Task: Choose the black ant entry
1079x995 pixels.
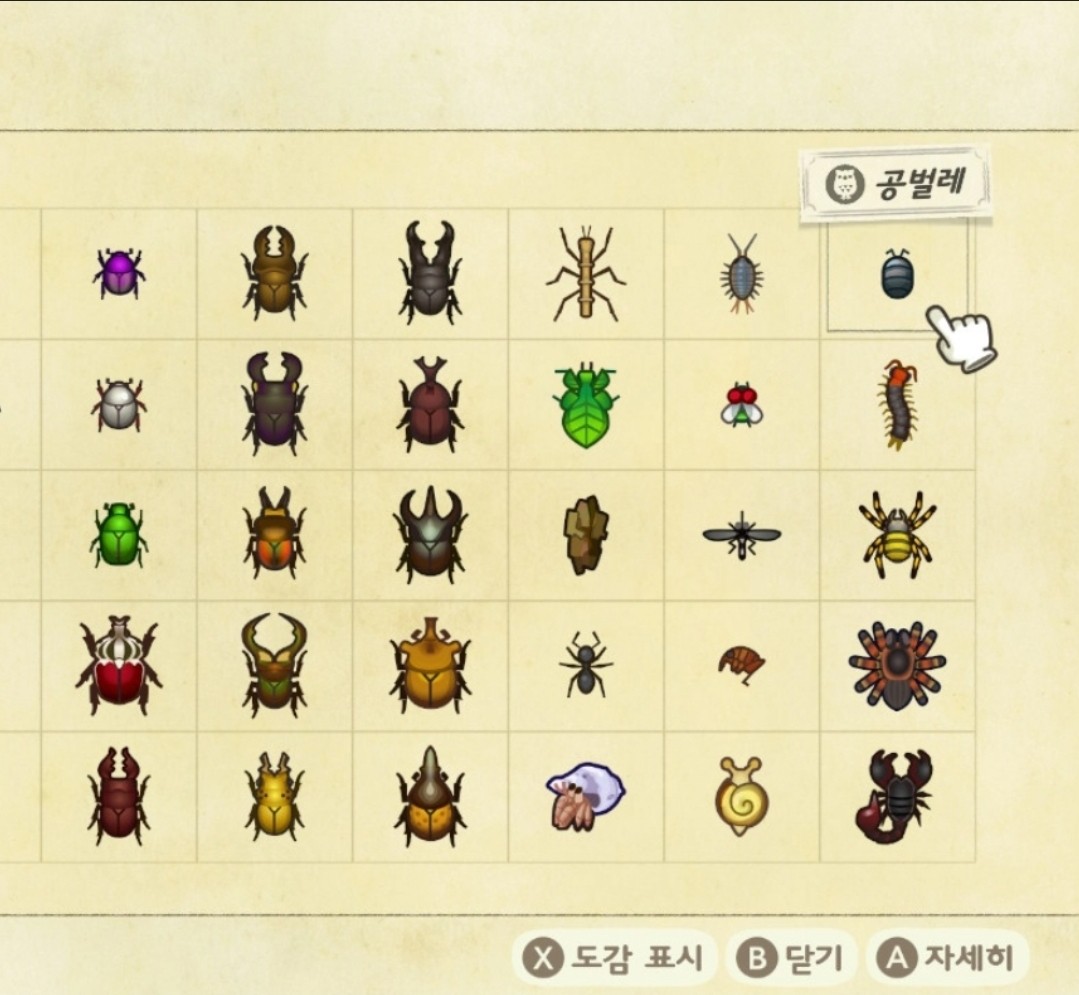Action: [585, 664]
